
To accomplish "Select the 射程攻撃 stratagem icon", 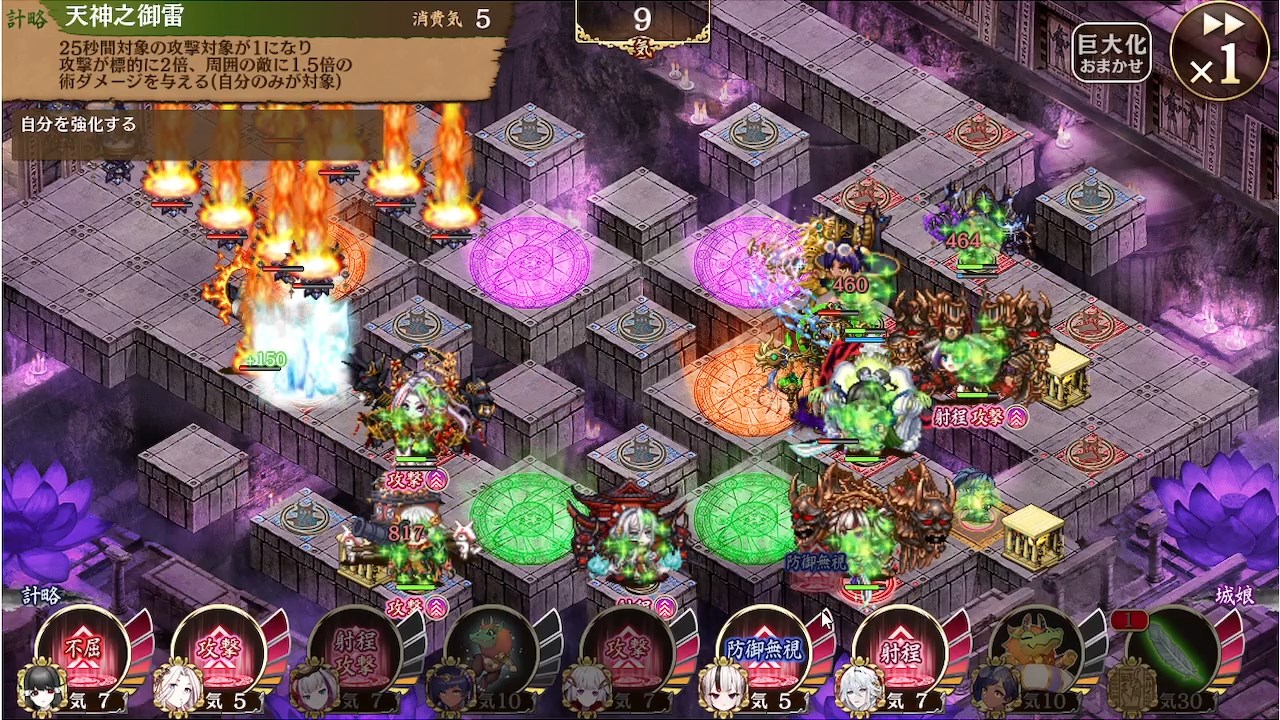I will click(x=355, y=650).
